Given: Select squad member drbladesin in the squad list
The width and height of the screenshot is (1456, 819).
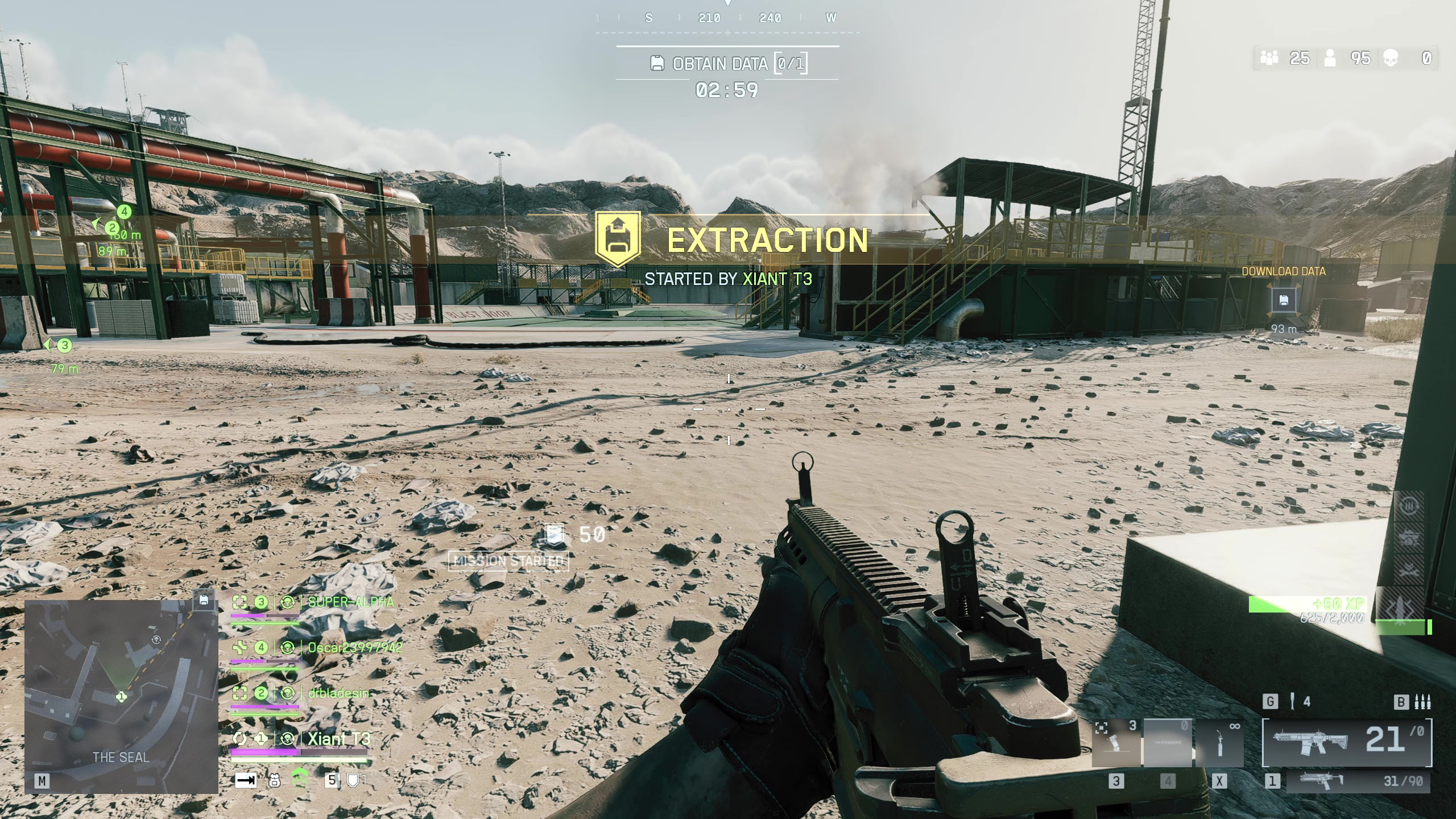Looking at the screenshot, I should tap(338, 693).
